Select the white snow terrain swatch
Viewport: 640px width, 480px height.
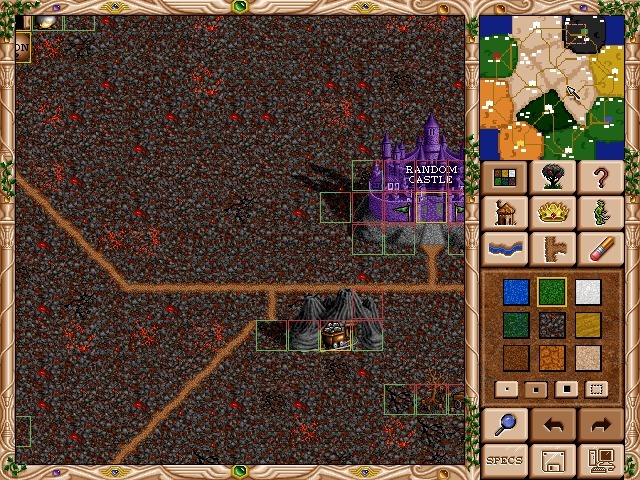tap(587, 292)
